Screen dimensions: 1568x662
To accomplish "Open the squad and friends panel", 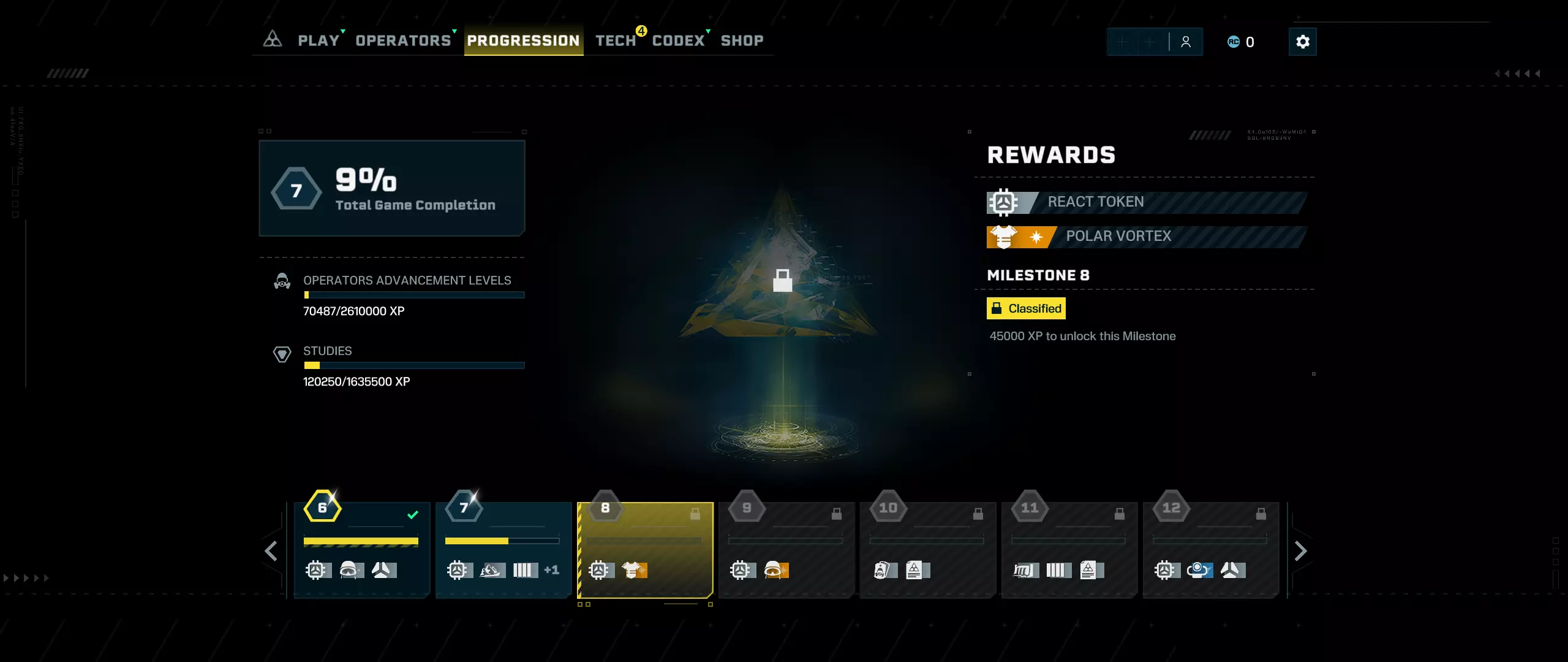I will pos(1185,42).
